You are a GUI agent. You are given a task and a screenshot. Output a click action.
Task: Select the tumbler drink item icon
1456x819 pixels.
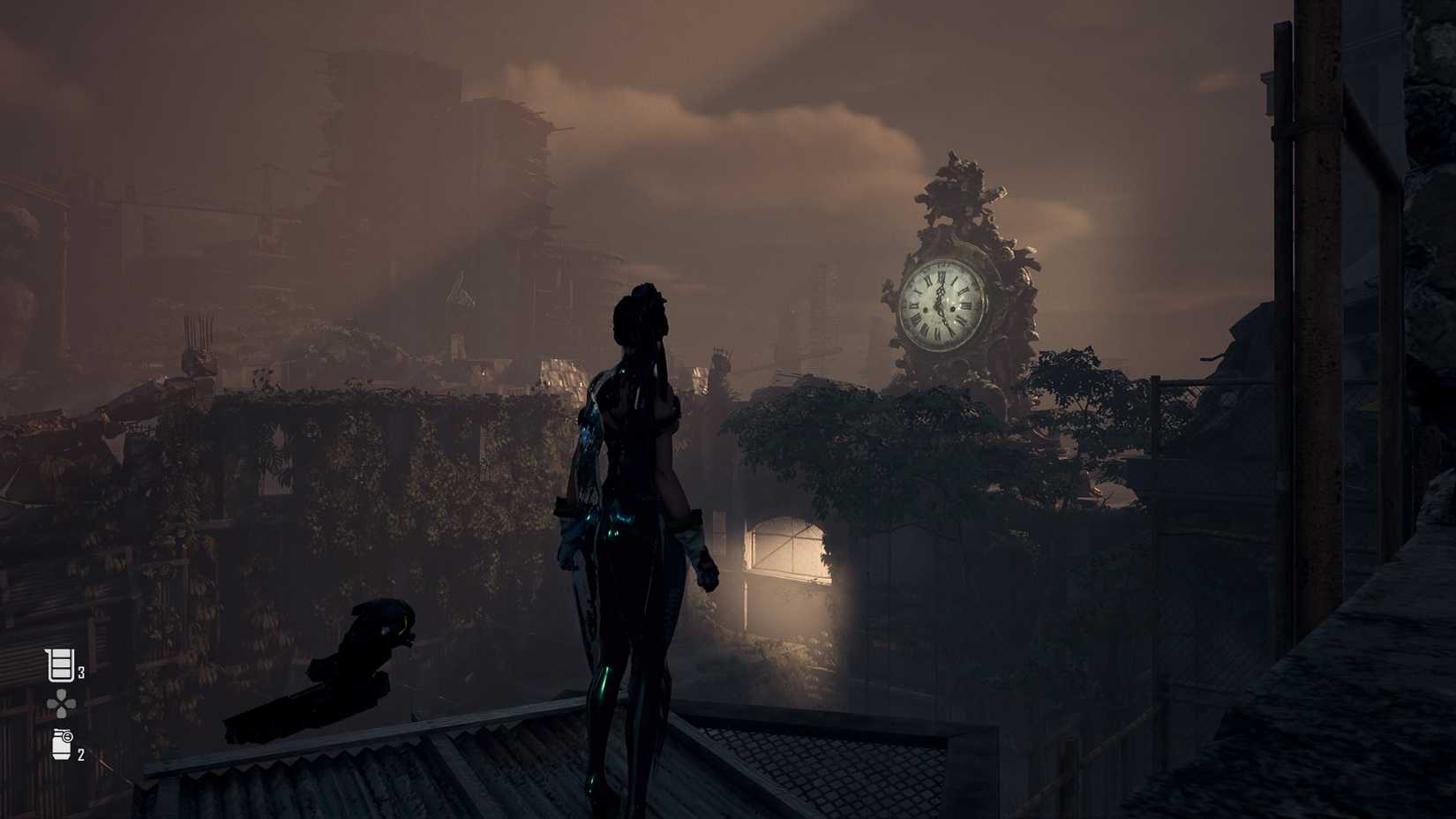tap(60, 747)
